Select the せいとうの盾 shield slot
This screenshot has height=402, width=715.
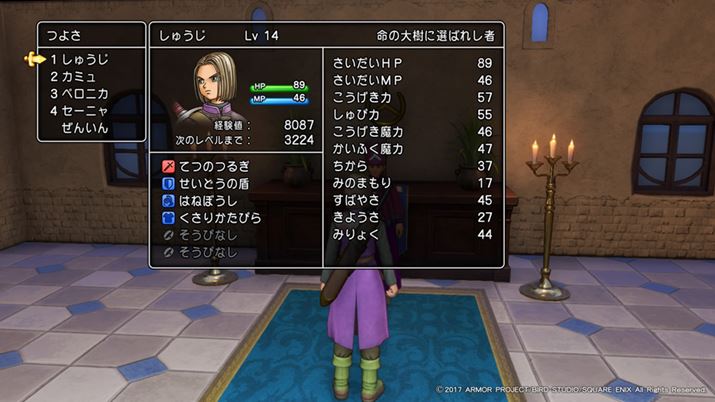click(x=216, y=181)
